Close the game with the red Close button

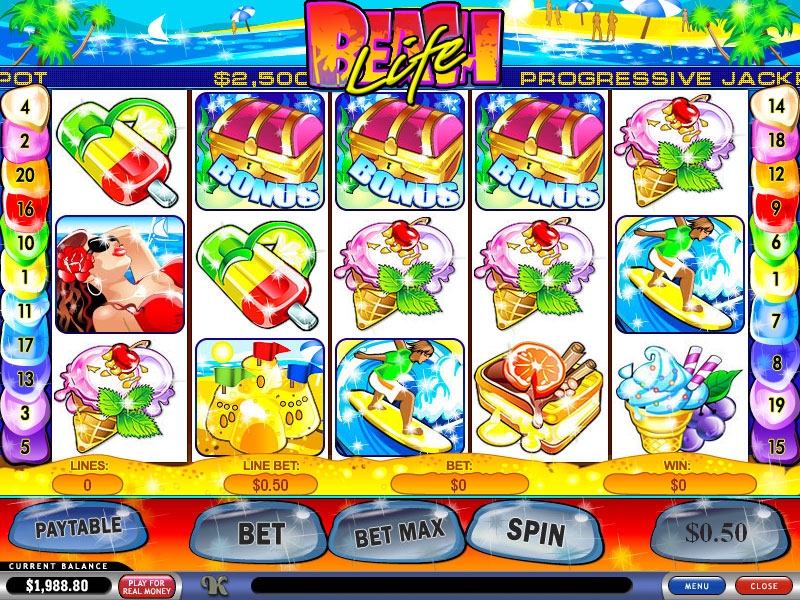pyautogui.click(x=763, y=585)
